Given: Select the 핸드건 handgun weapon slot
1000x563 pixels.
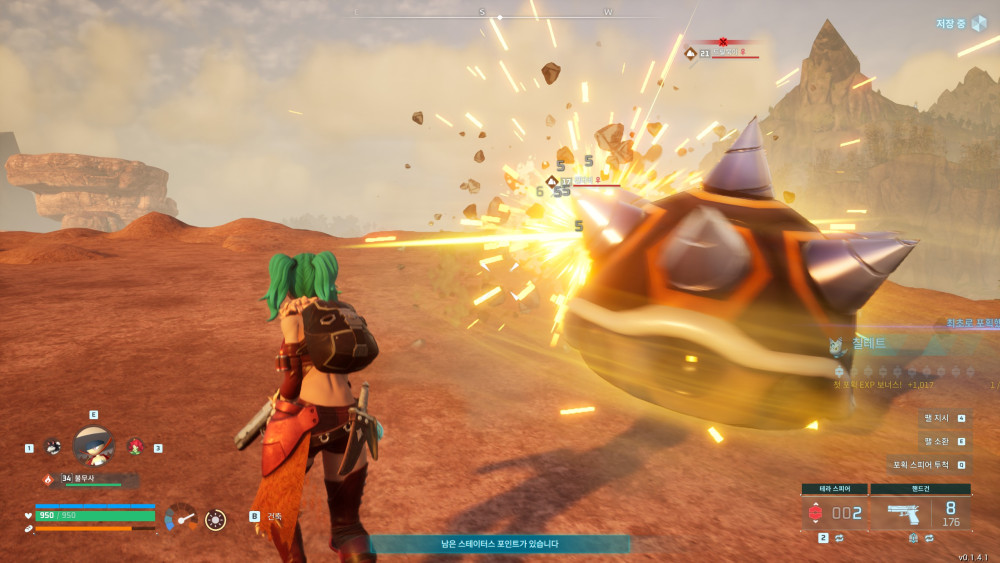Looking at the screenshot, I should 920,512.
